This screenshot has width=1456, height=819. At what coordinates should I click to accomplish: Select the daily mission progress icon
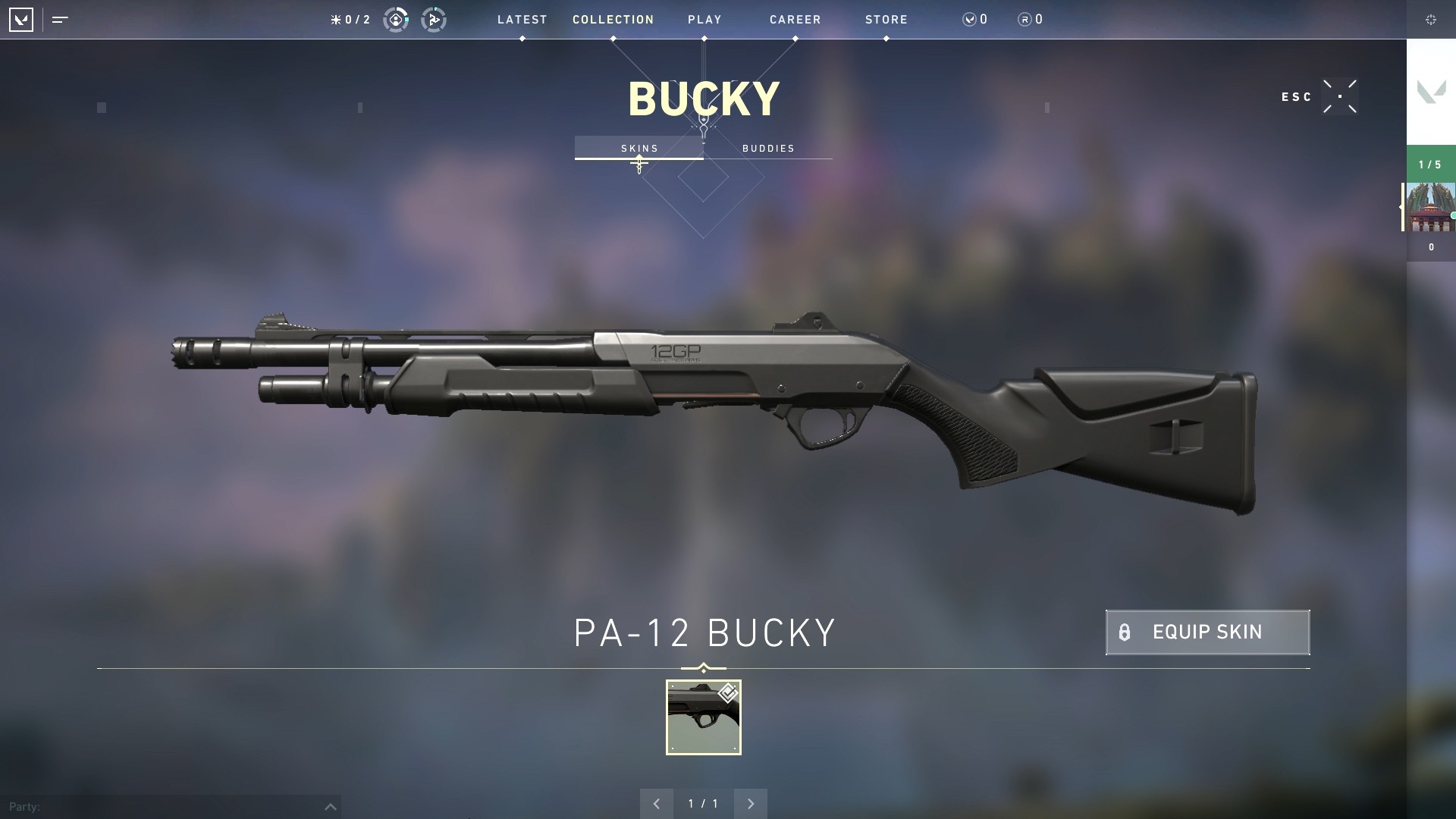[394, 20]
